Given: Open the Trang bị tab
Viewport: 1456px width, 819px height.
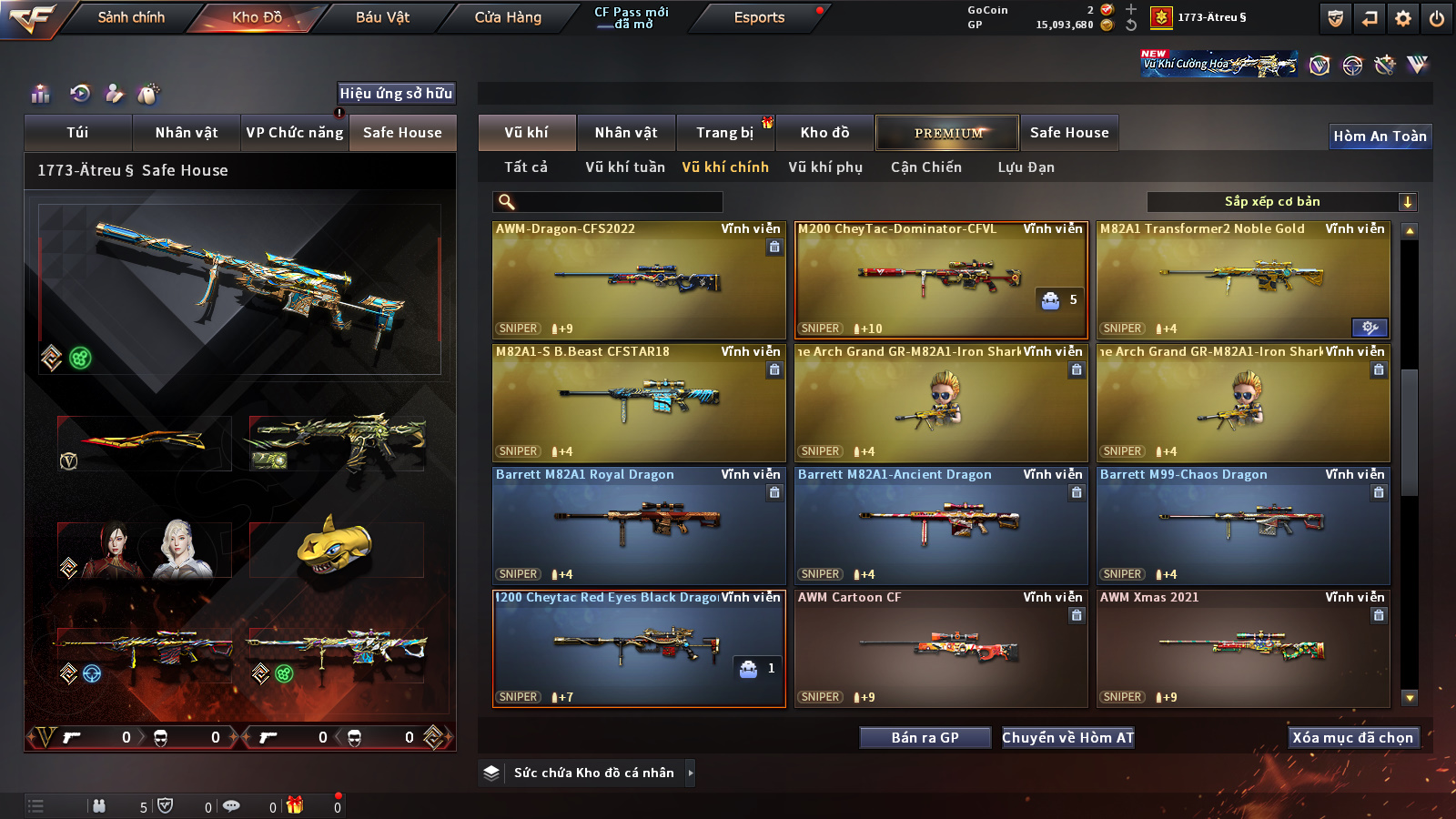Looking at the screenshot, I should click(725, 133).
